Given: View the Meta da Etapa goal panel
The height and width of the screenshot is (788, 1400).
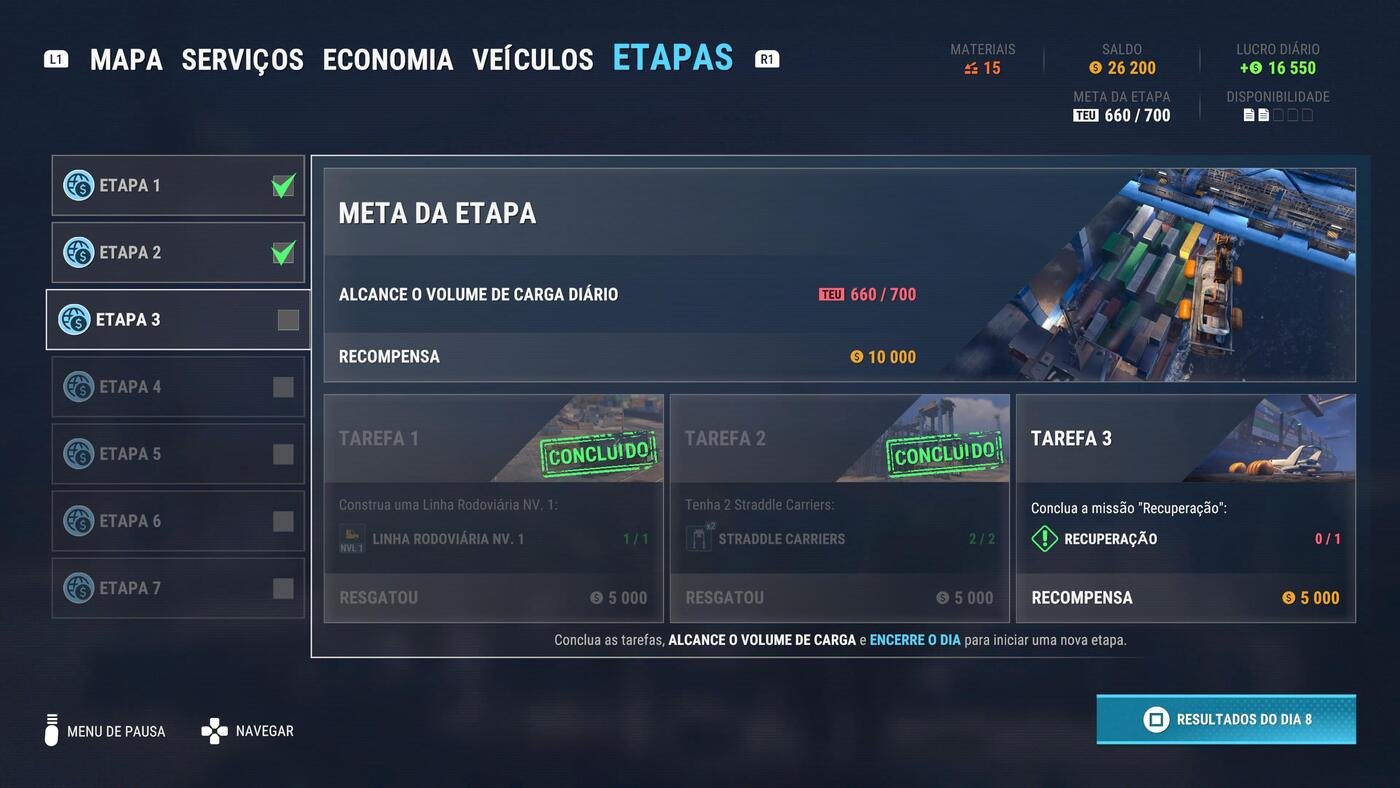Looking at the screenshot, I should (x=838, y=275).
